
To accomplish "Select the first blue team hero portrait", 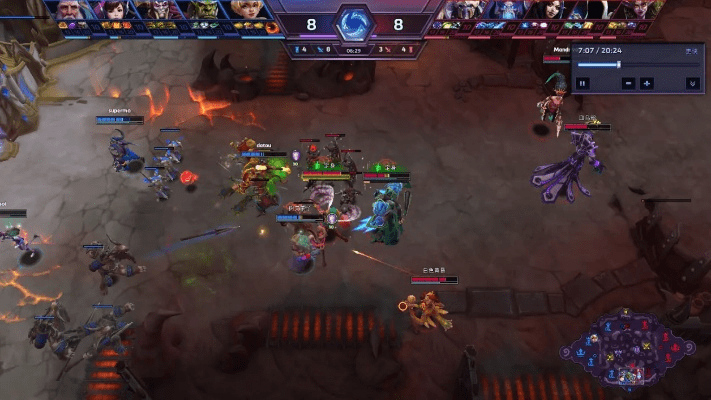I will tap(69, 9).
